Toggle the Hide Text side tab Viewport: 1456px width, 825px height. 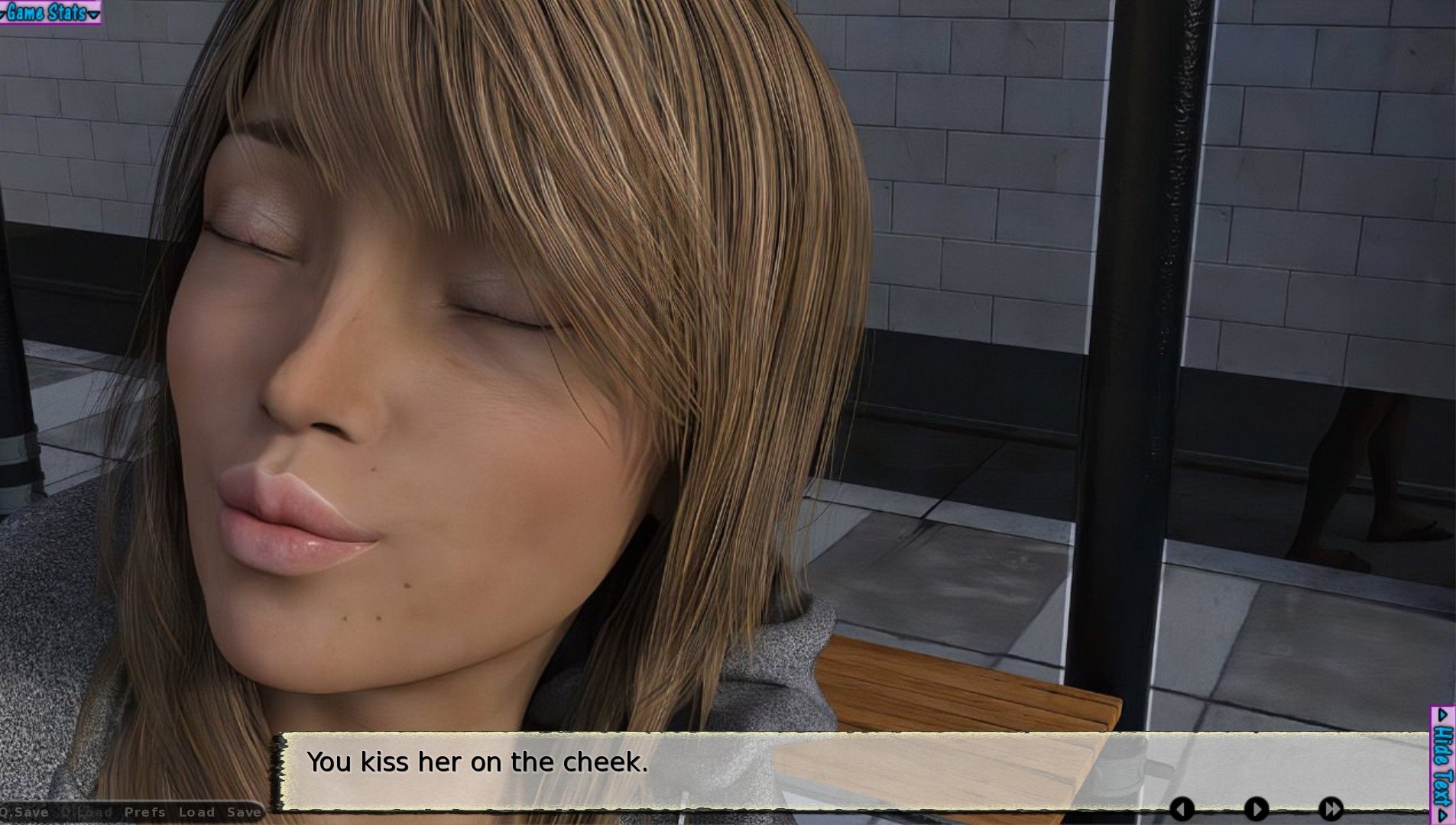point(1442,765)
